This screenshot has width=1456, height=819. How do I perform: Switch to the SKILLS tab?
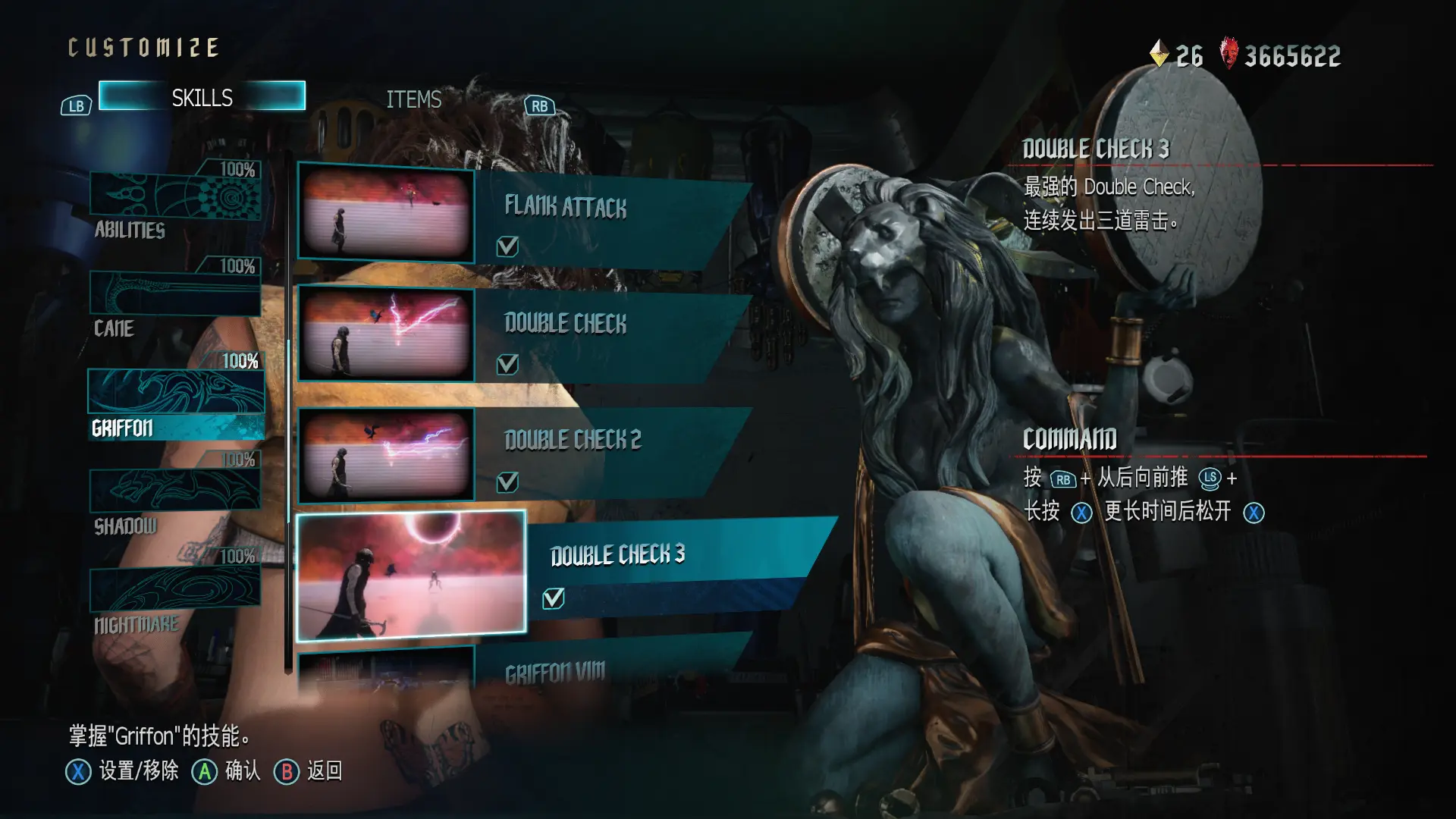click(x=202, y=97)
